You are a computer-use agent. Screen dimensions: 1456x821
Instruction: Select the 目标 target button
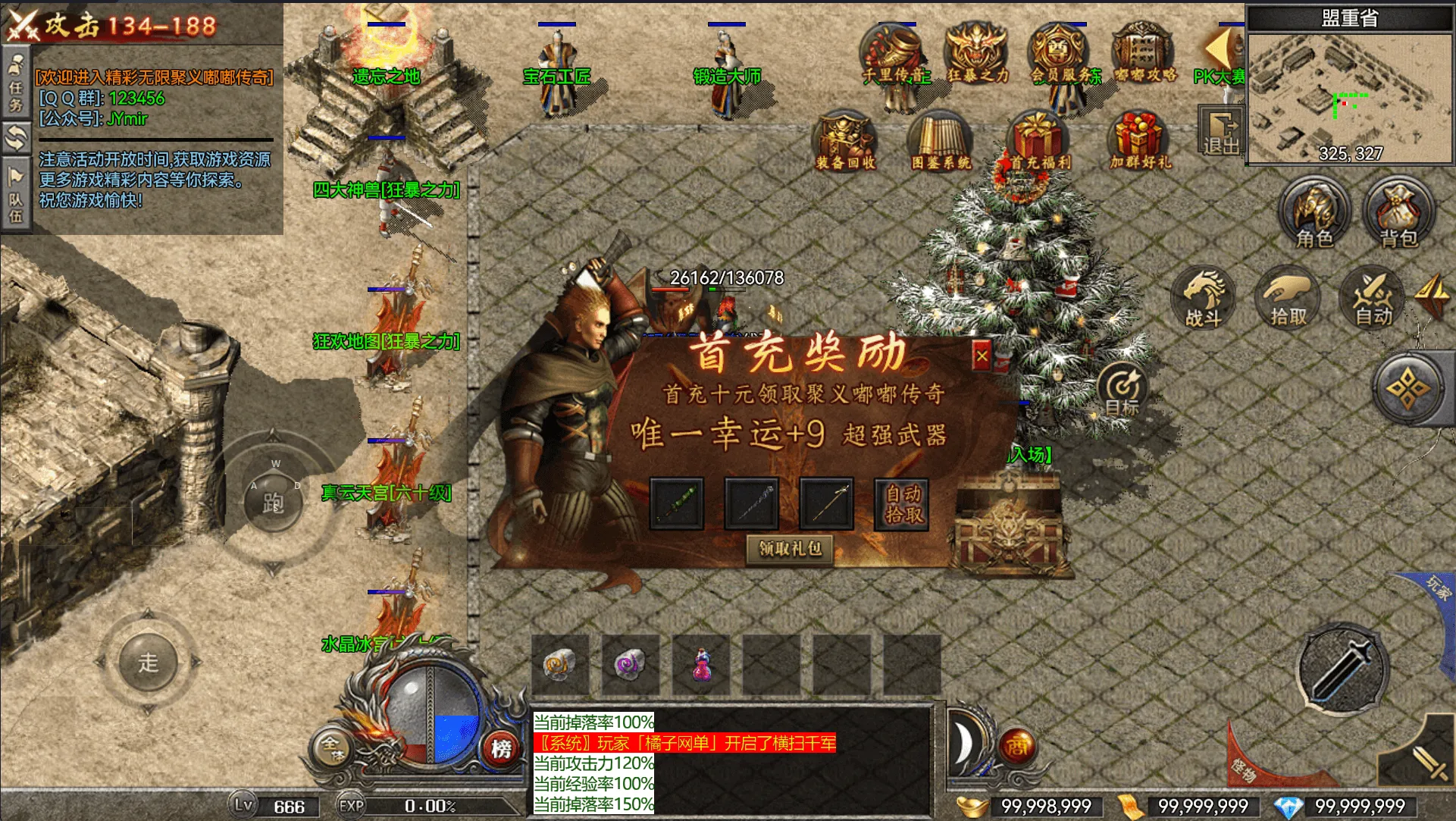click(1123, 390)
